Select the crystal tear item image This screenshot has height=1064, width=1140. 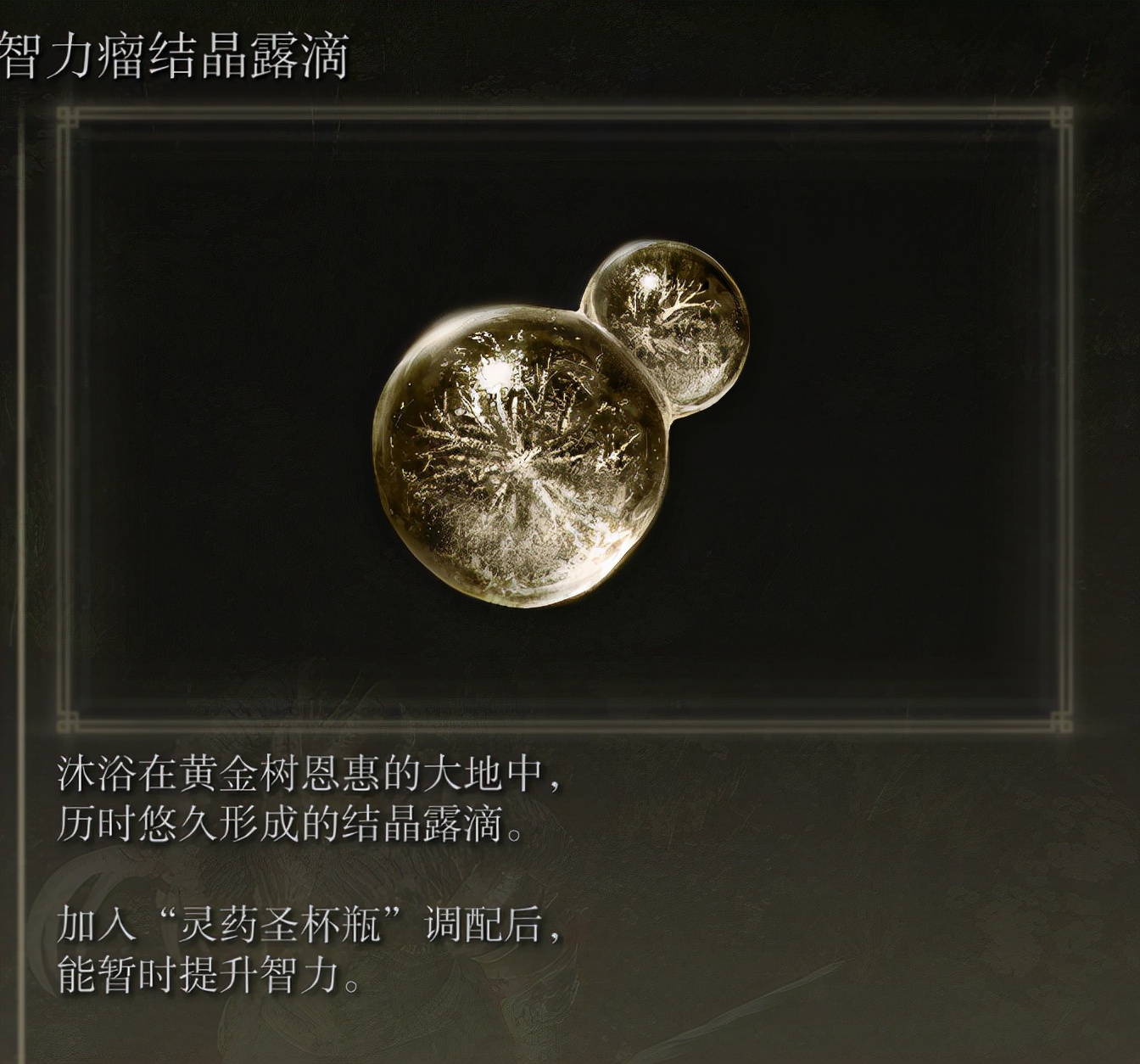click(551, 424)
